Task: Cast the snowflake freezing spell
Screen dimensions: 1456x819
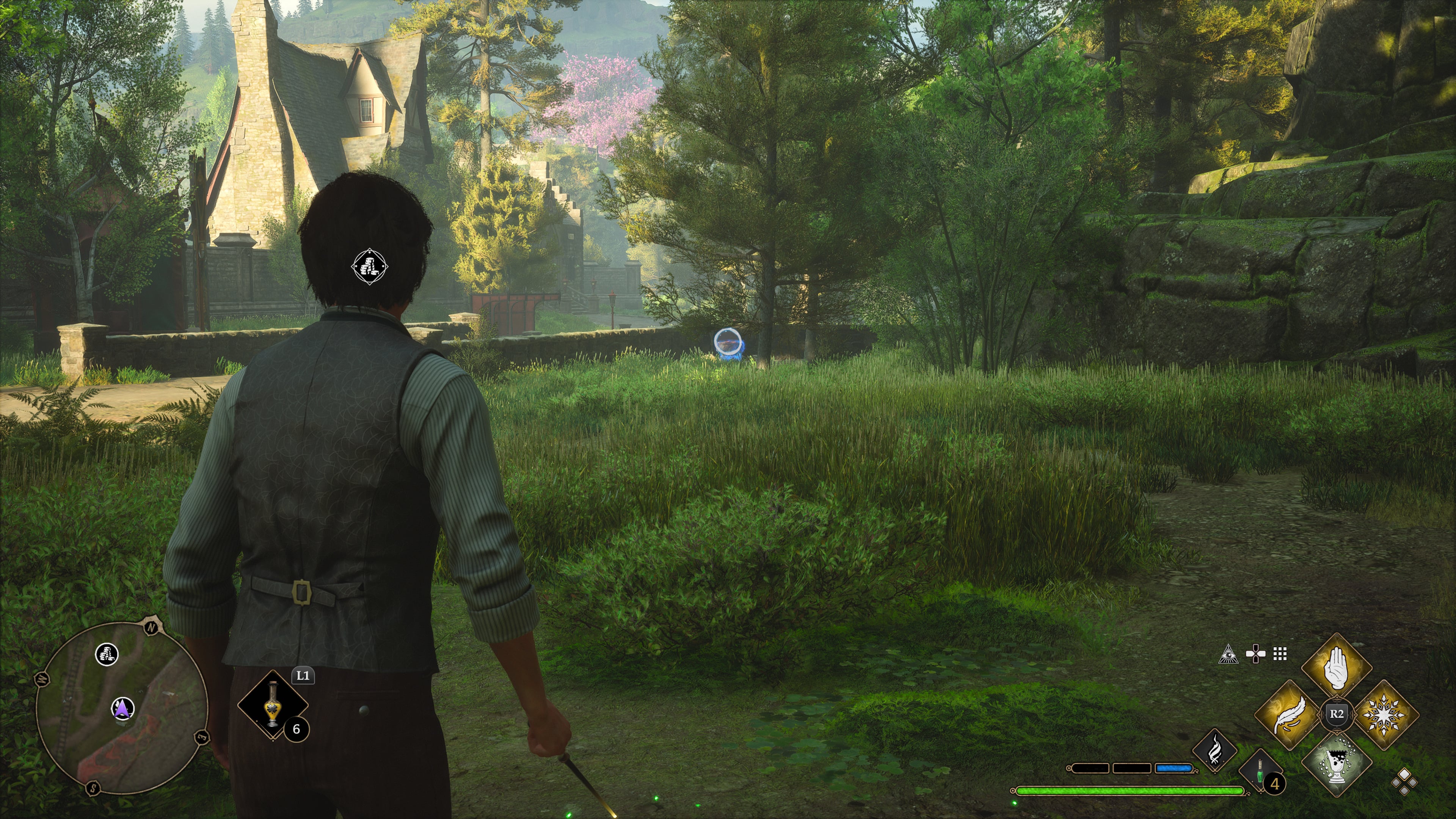Action: click(1383, 714)
